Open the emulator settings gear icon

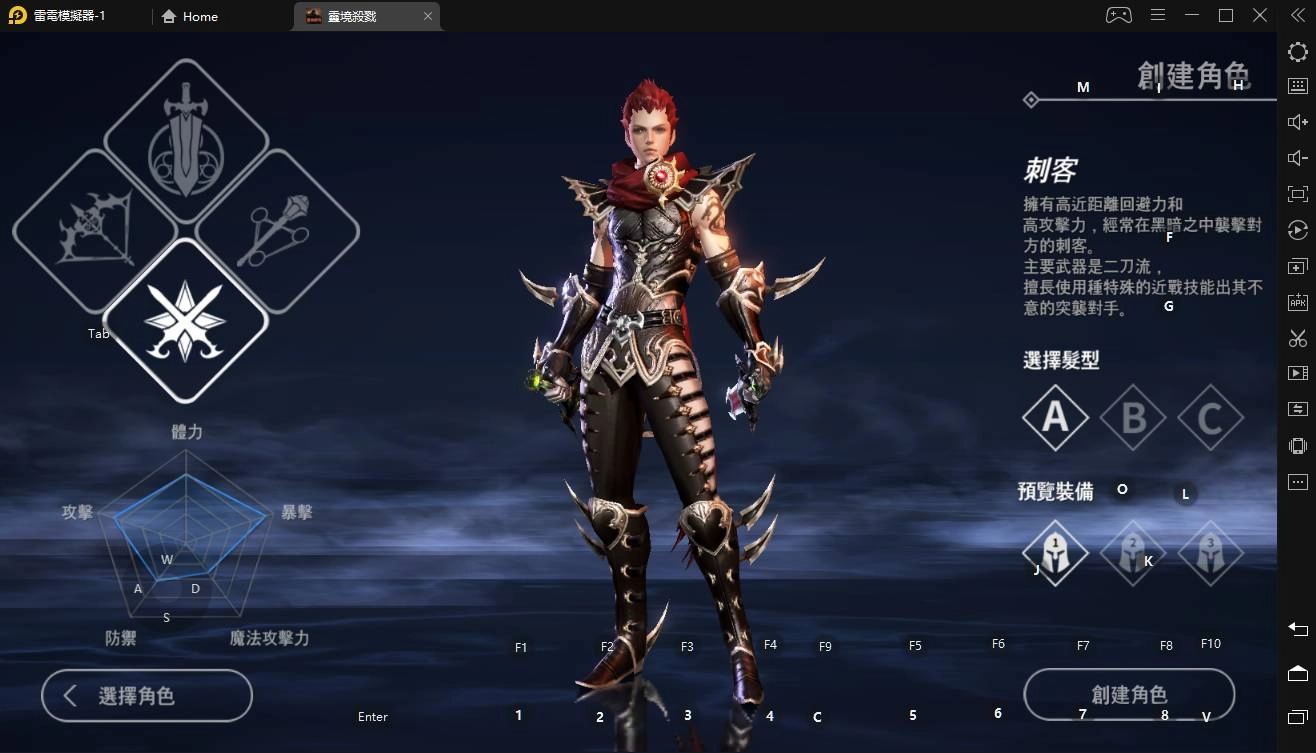click(x=1298, y=52)
